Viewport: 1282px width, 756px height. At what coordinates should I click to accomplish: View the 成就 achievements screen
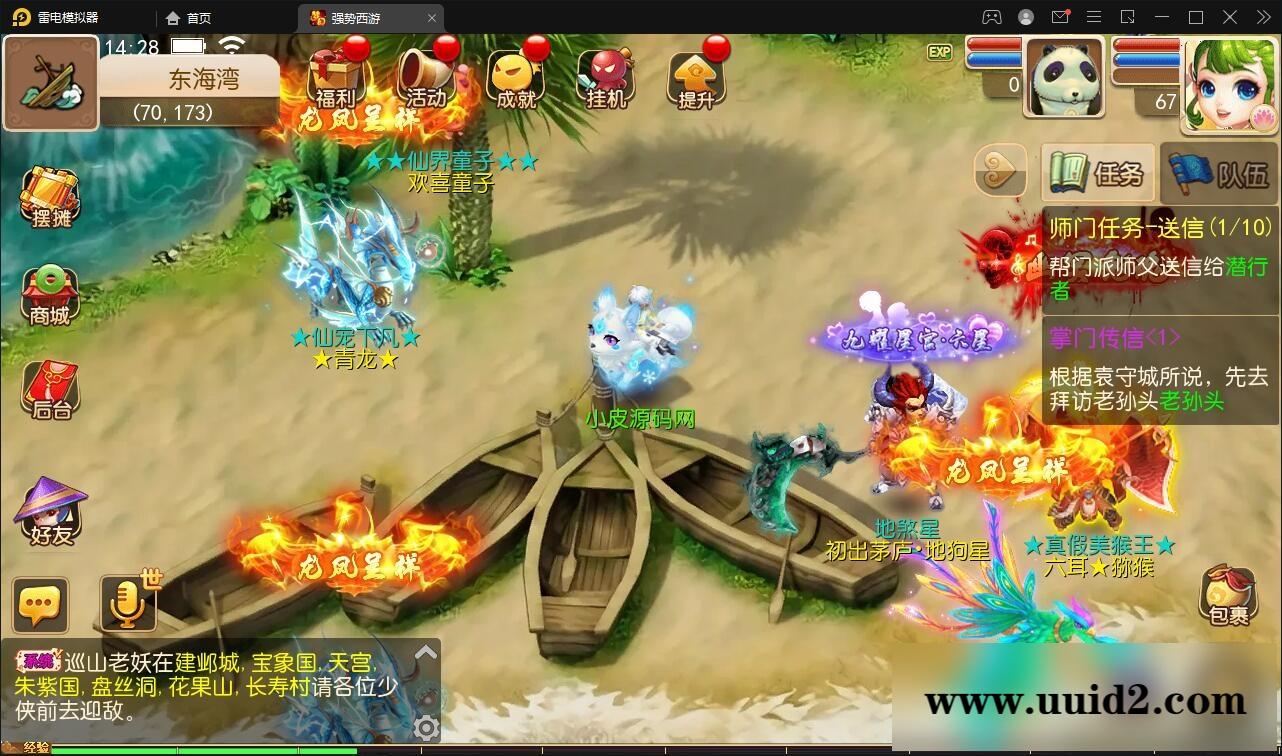[x=514, y=80]
